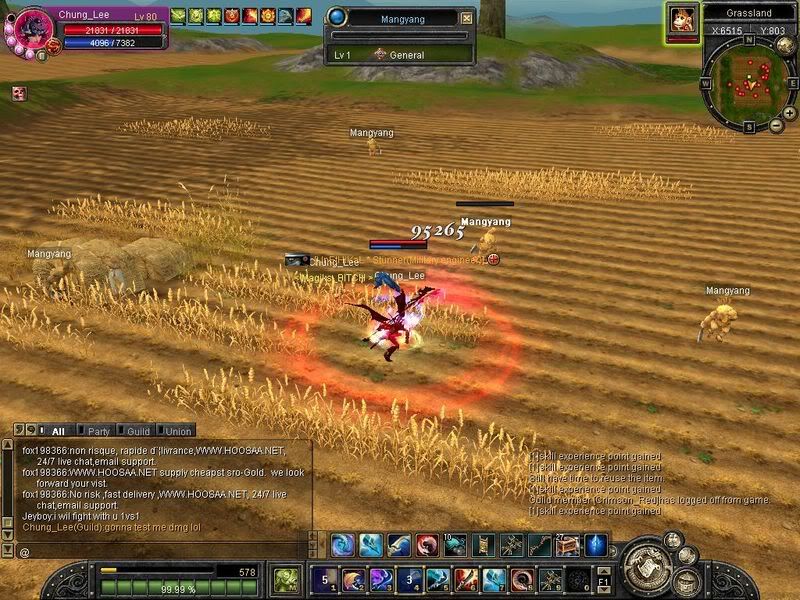Select the All chat tab
This screenshot has height=600, width=800.
pyautogui.click(x=58, y=431)
